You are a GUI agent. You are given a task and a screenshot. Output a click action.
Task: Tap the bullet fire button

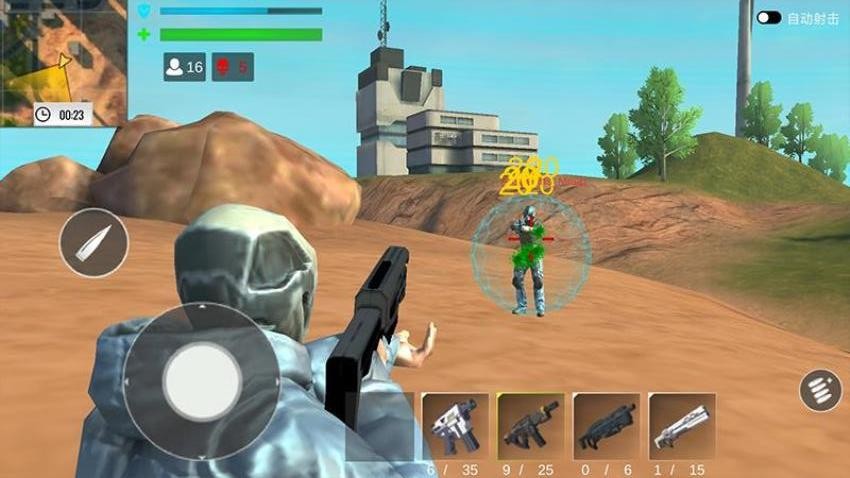[94, 243]
